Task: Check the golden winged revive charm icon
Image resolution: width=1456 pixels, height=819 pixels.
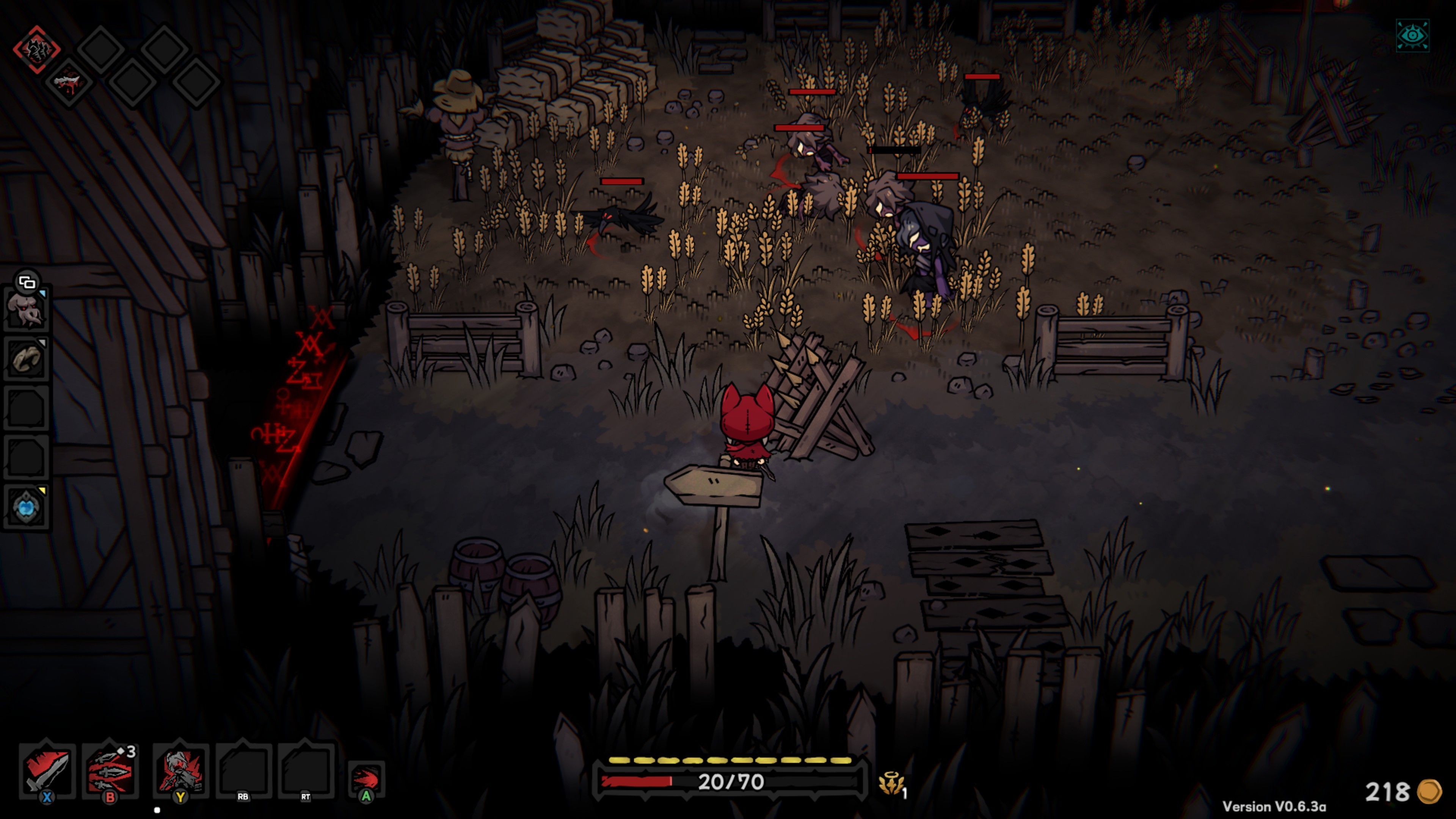Action: click(891, 784)
